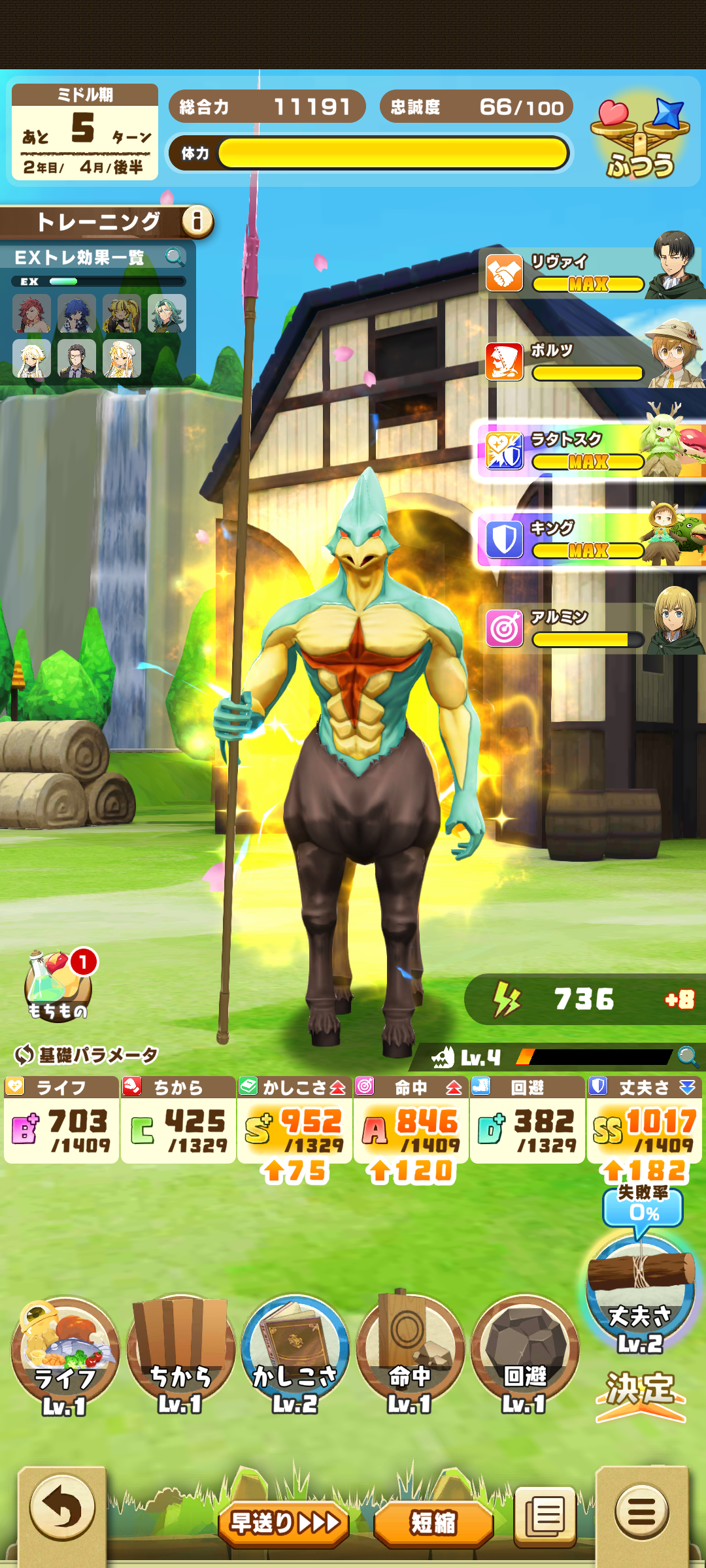
Task: Open the log notes icon
Action: tap(545, 1516)
